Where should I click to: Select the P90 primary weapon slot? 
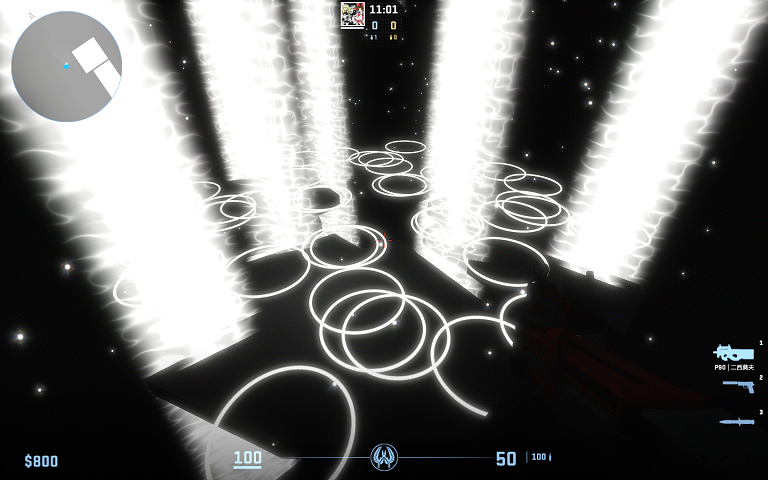point(733,353)
